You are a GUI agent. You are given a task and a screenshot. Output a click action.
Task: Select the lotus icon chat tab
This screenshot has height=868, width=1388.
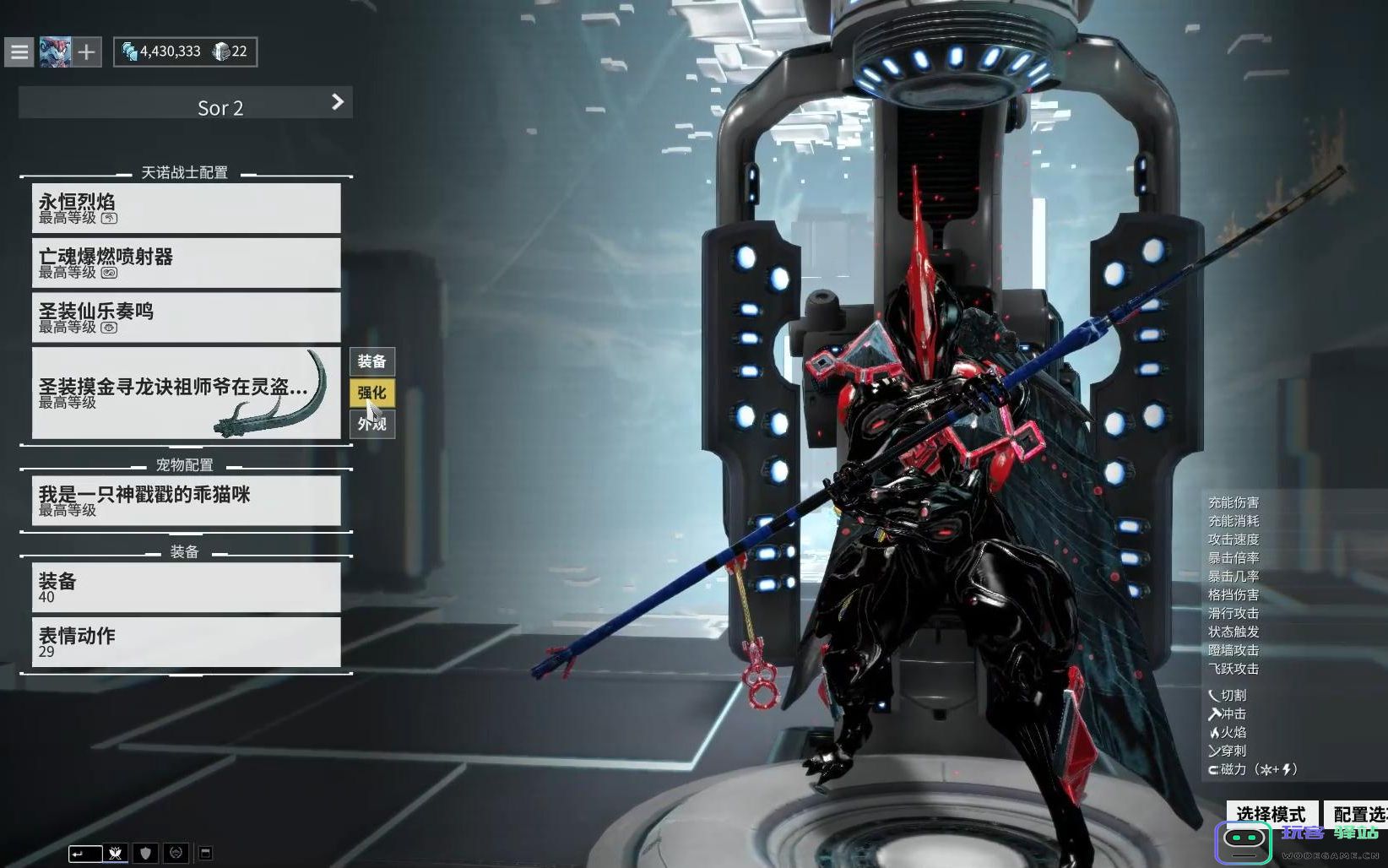pyautogui.click(x=116, y=854)
